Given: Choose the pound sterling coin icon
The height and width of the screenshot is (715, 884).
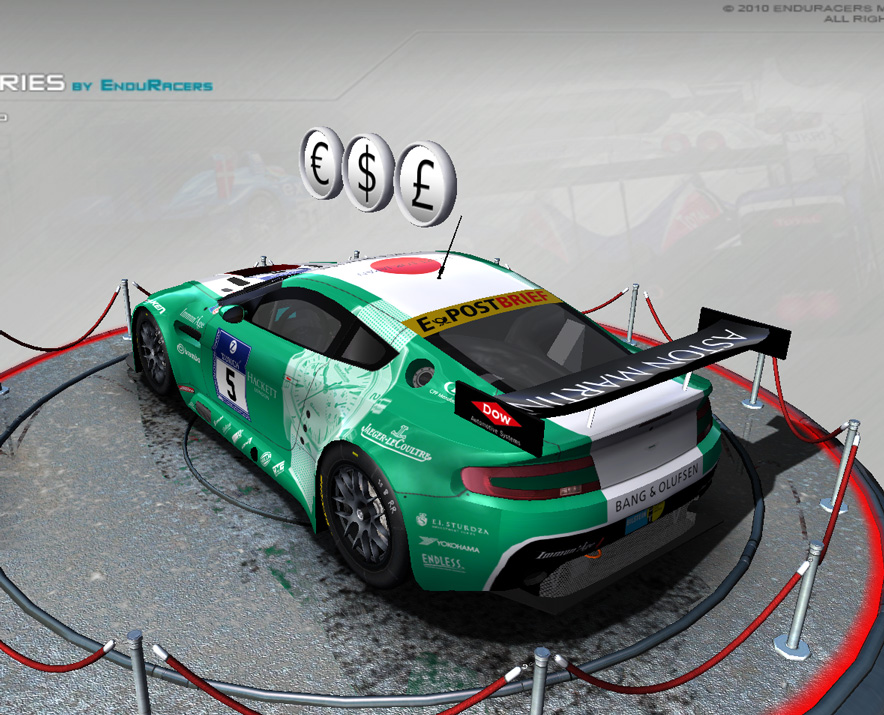Looking at the screenshot, I should click(422, 184).
